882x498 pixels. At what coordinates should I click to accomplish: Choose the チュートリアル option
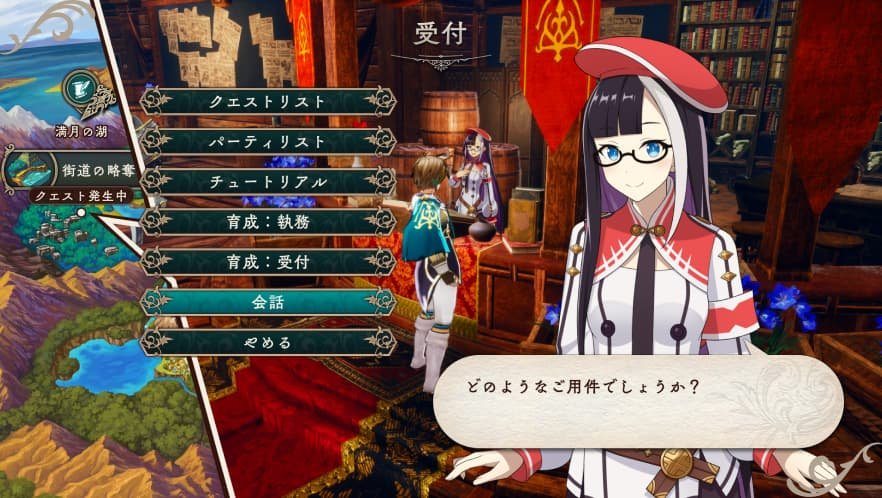267,181
